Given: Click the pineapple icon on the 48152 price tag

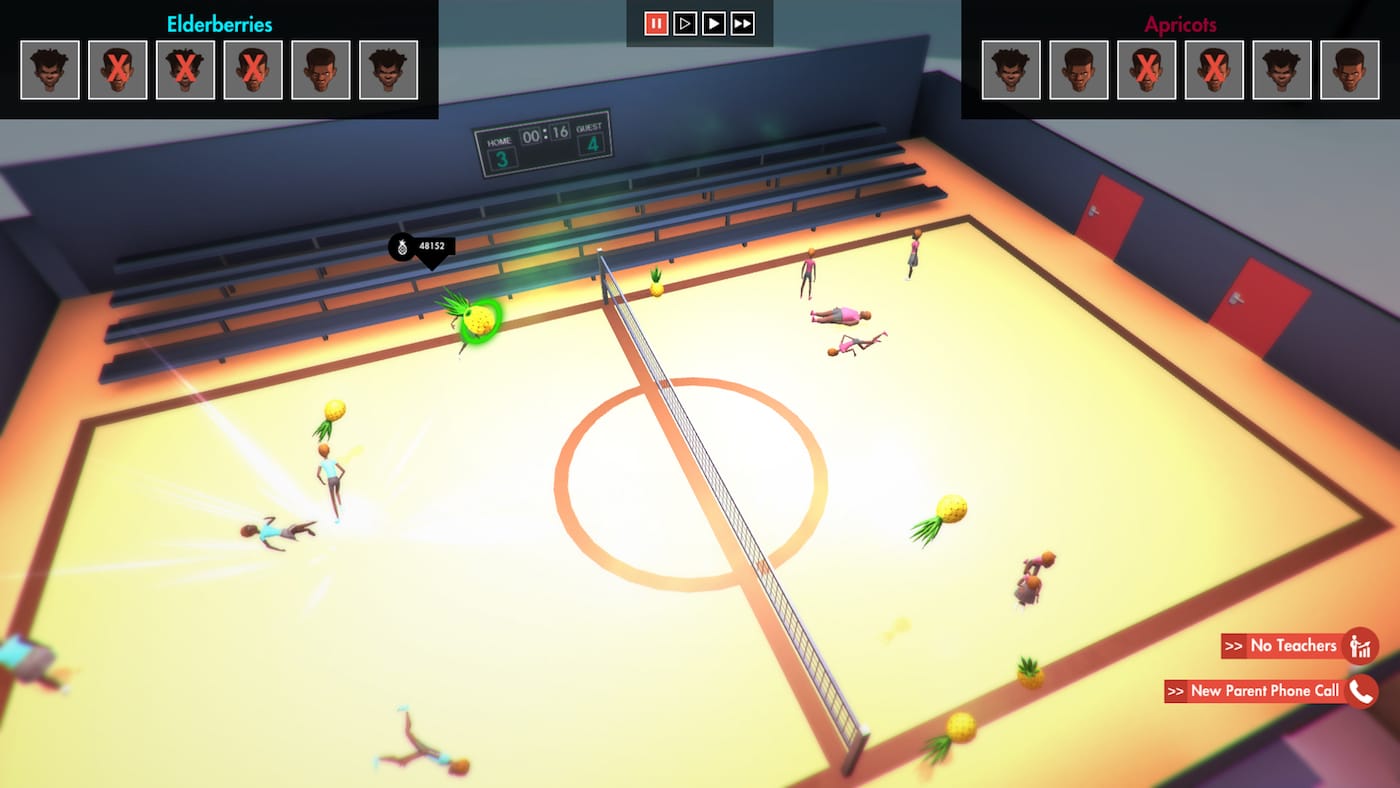Looking at the screenshot, I should click(403, 249).
